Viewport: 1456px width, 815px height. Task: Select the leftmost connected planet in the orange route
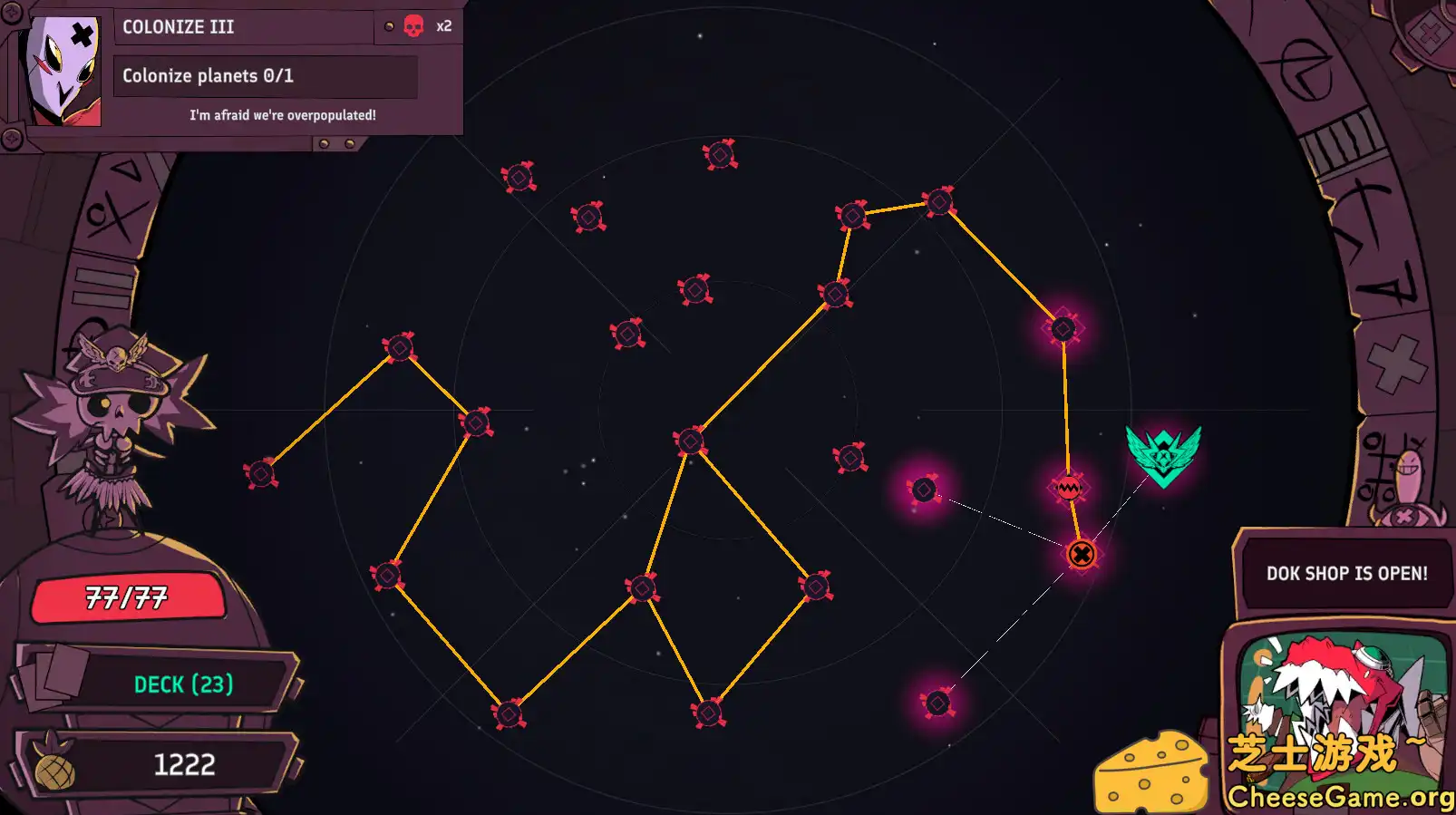tap(263, 472)
